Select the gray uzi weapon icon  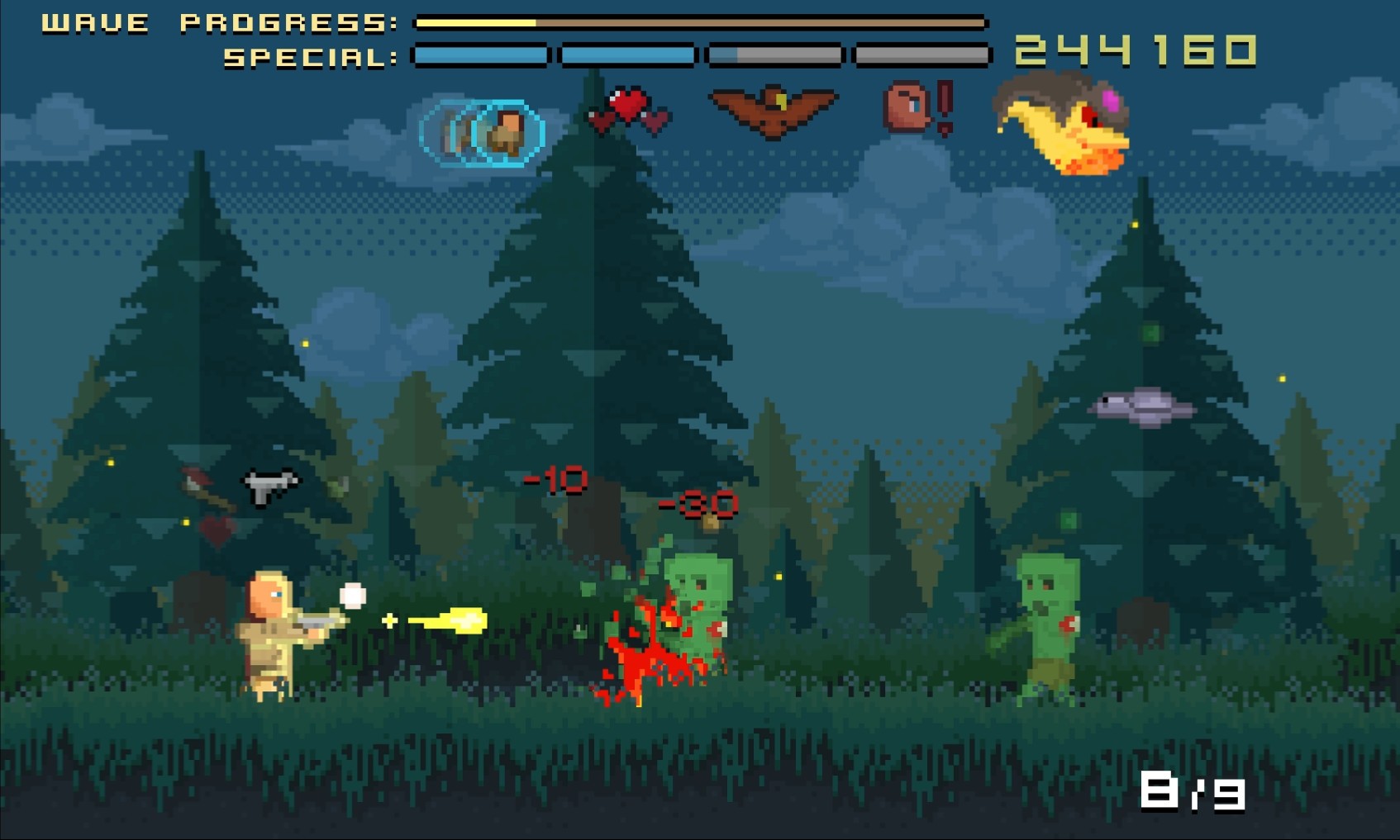(269, 485)
